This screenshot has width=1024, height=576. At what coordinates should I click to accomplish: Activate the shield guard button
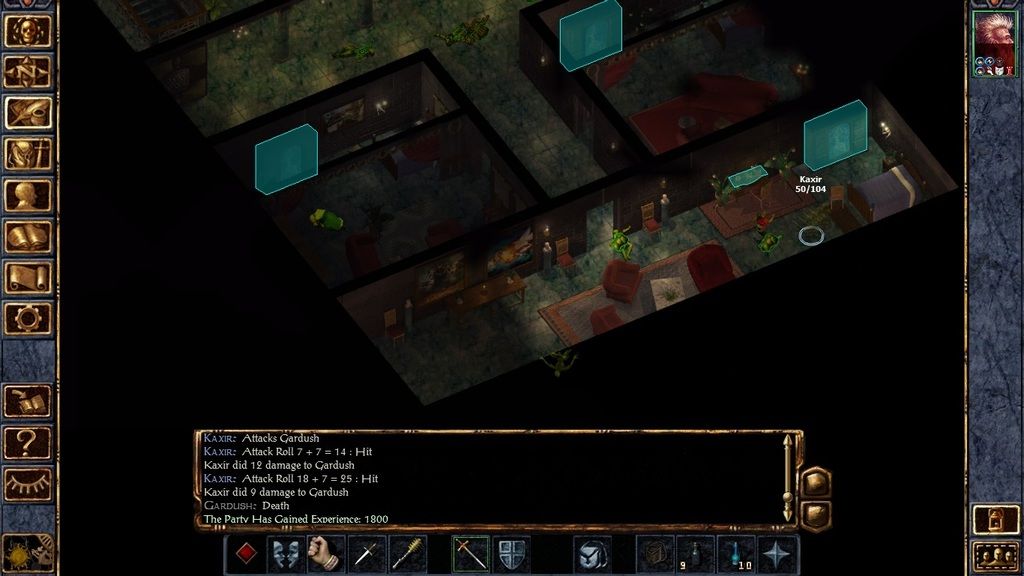click(511, 555)
